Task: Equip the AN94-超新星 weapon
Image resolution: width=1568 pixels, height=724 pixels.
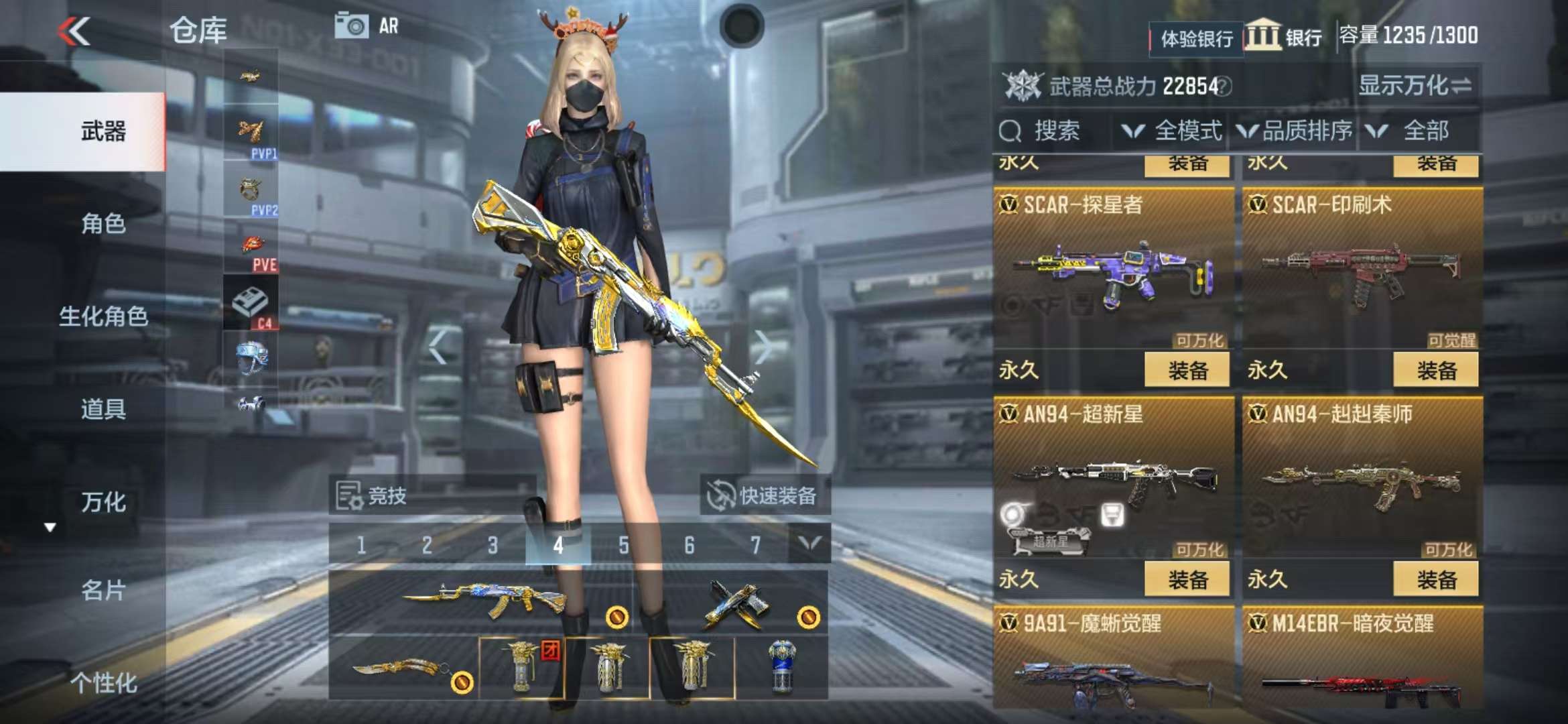Action: pyautogui.click(x=1187, y=579)
